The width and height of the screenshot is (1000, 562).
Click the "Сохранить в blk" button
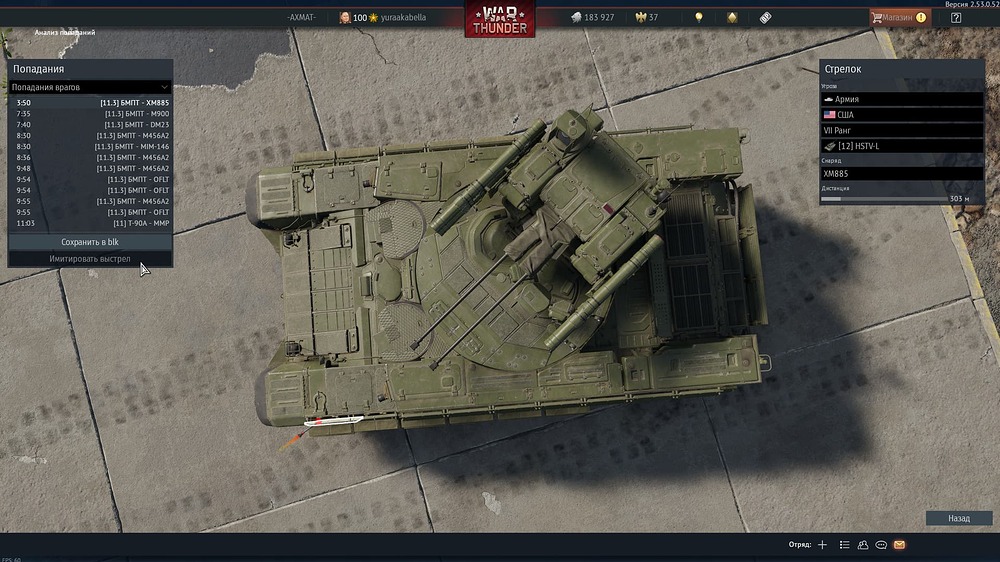90,242
